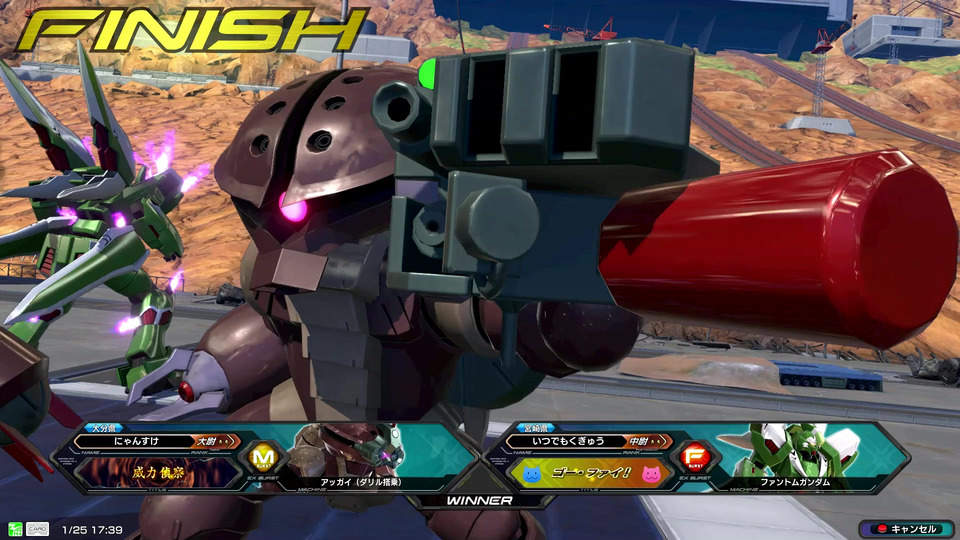Click the F Burst EX icon
The width and height of the screenshot is (960, 540).
coord(692,458)
